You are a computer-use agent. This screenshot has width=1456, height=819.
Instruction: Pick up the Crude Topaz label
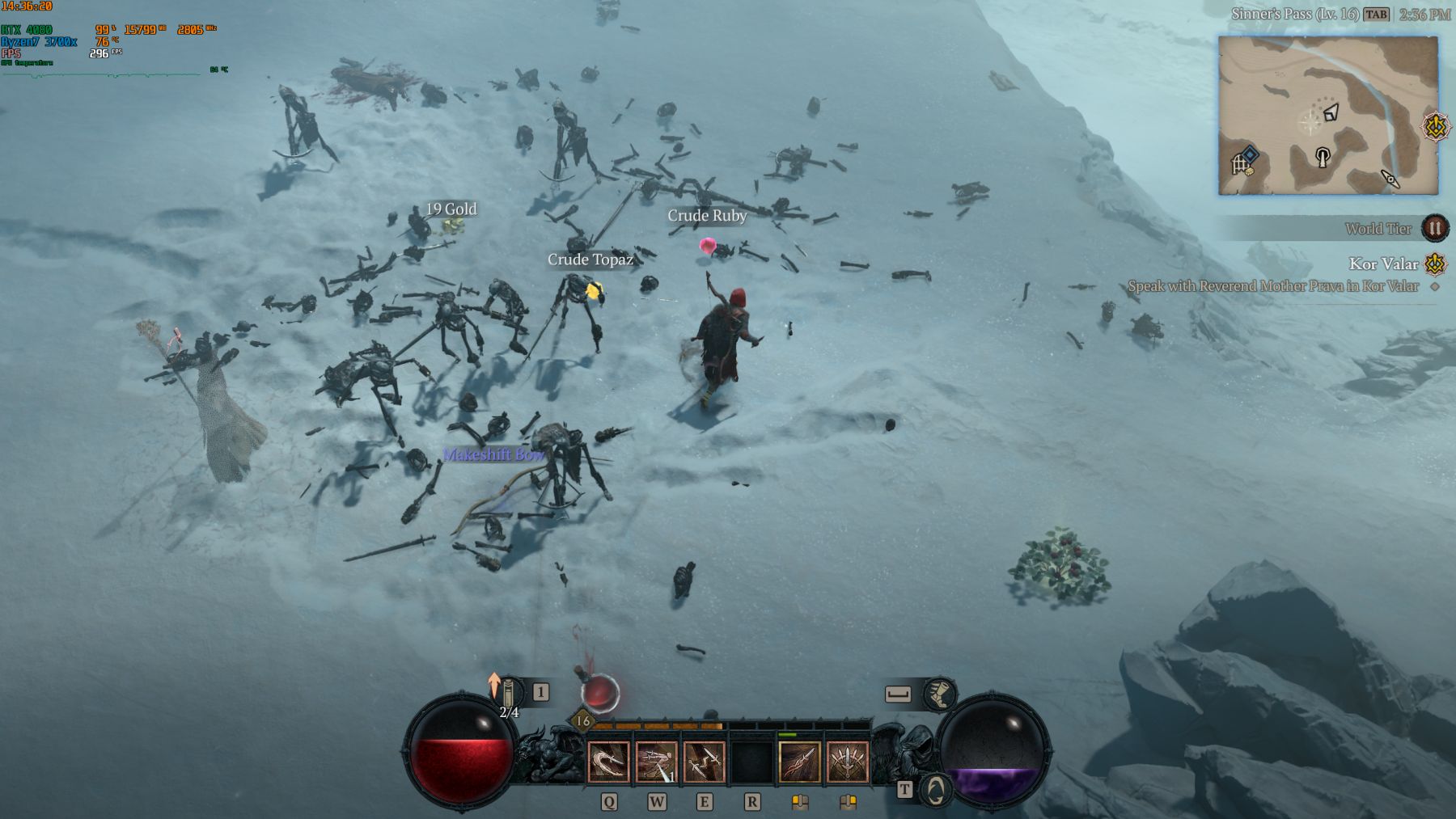[590, 260]
